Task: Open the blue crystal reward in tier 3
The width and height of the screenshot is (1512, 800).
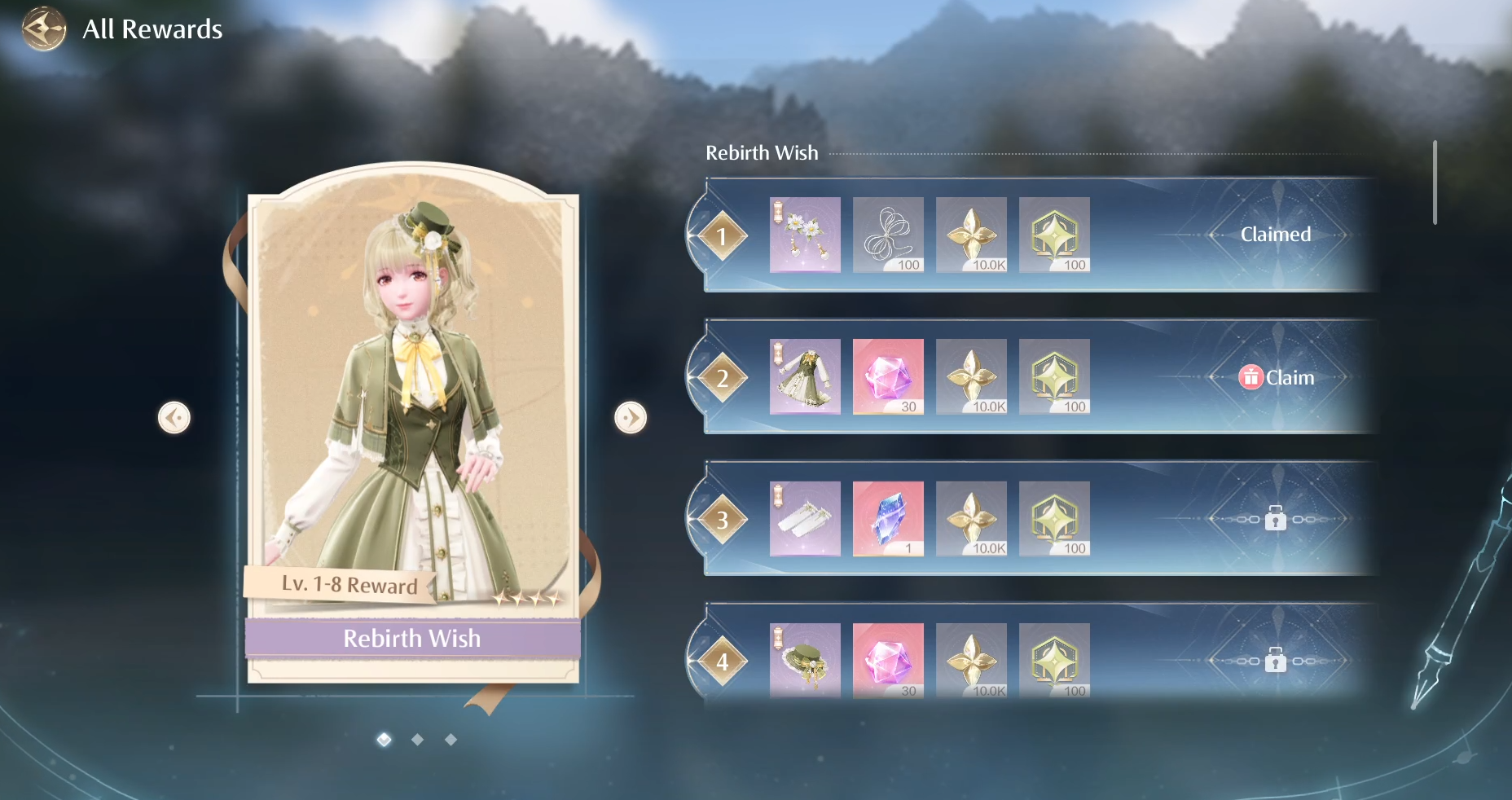Action: pyautogui.click(x=888, y=519)
